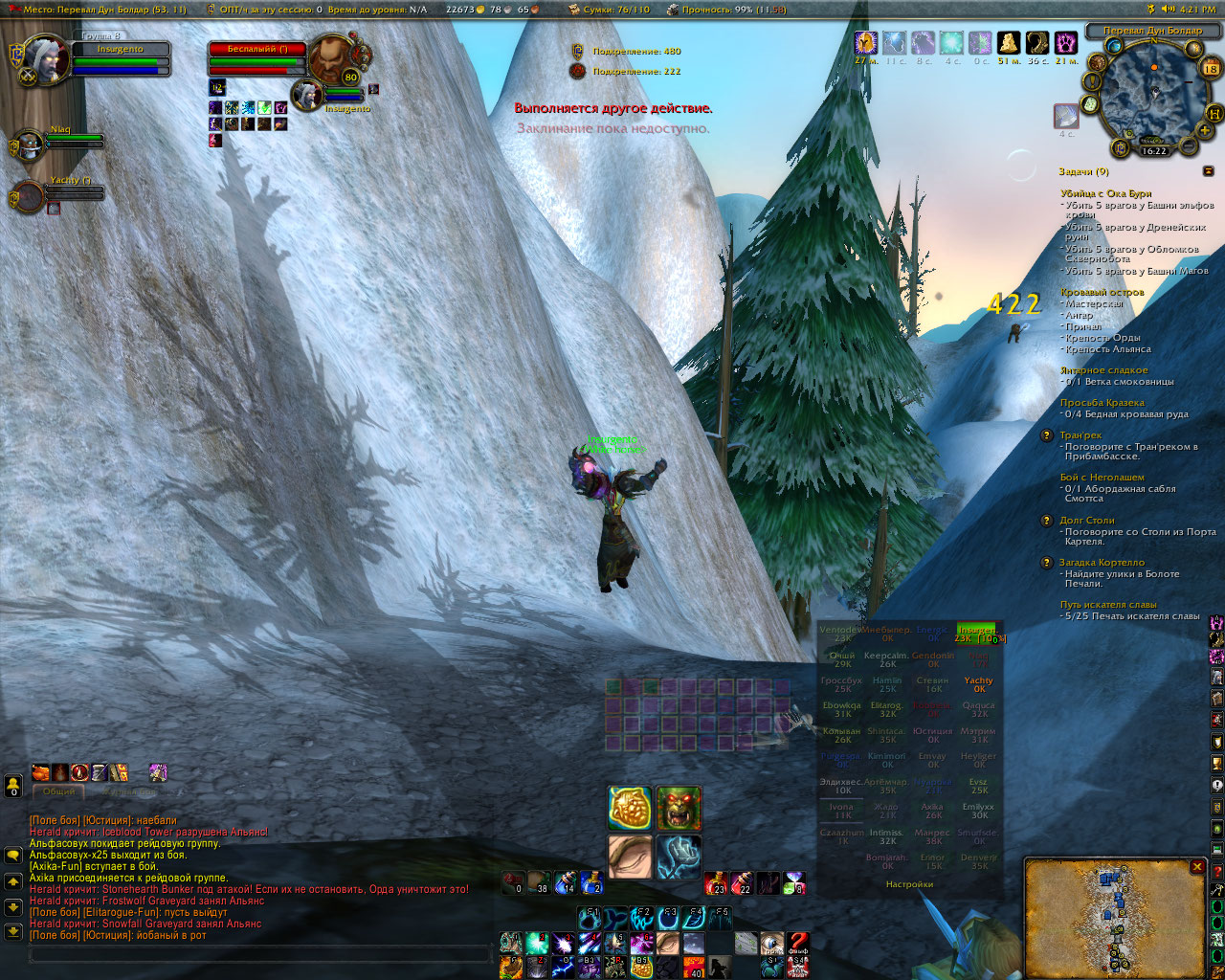Click the golden helmet buff icon
Viewport: 1225px width, 980px height.
coord(1008,43)
